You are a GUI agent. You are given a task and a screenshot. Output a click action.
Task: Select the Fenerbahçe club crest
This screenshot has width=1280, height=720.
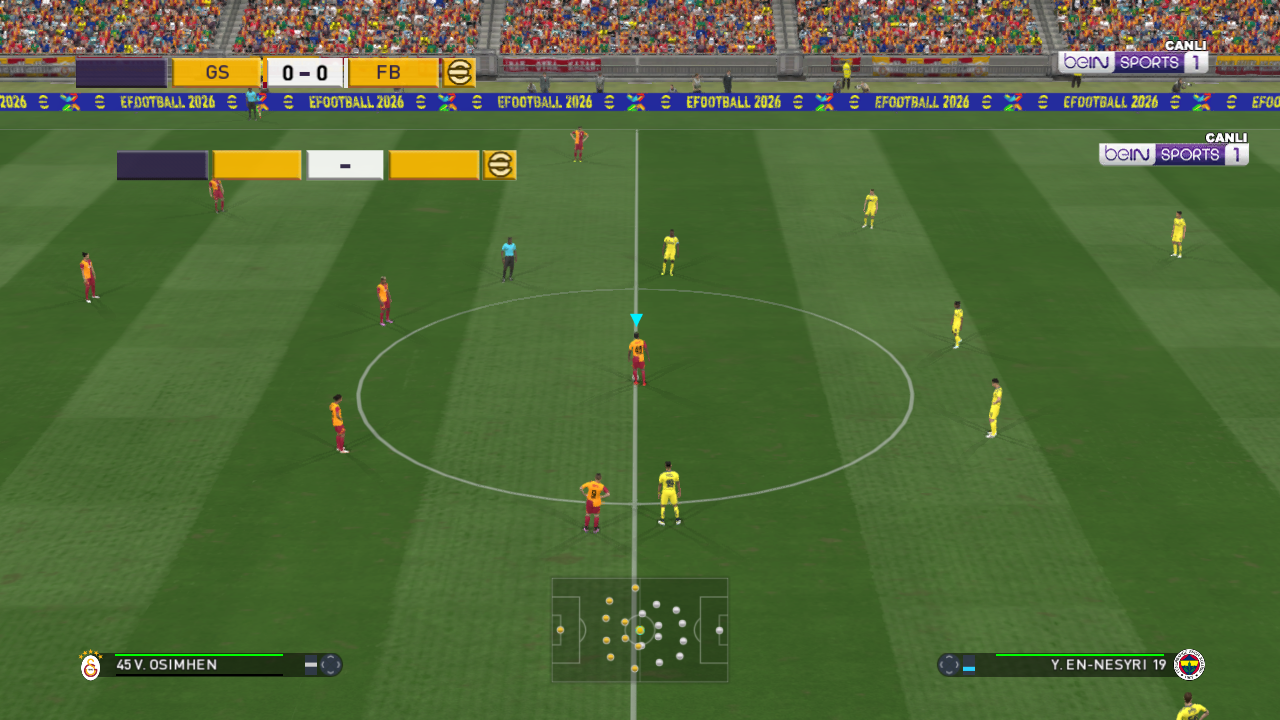[1189, 665]
